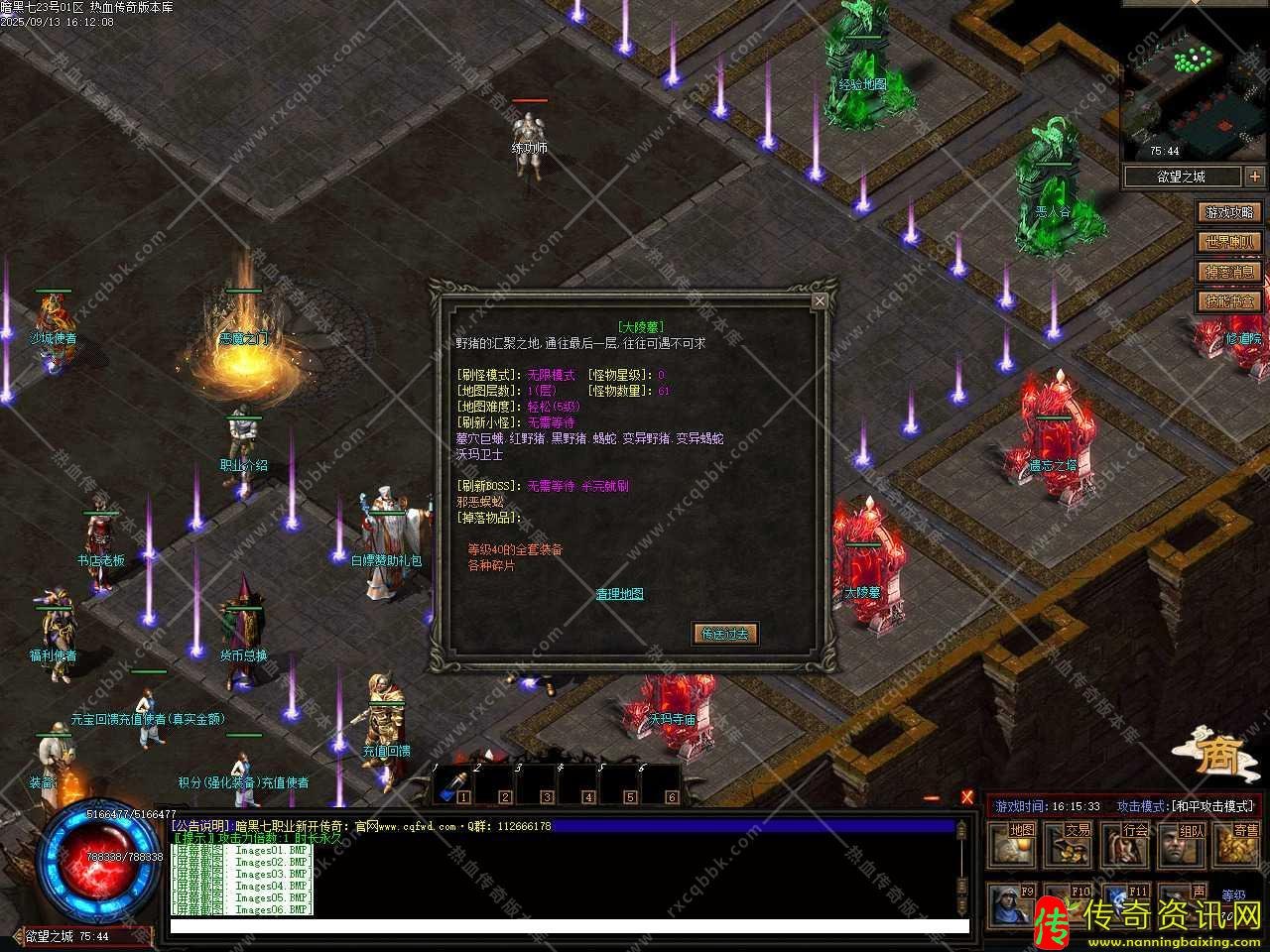Toggle the 和平攻击模式 attack mode

1186,806
